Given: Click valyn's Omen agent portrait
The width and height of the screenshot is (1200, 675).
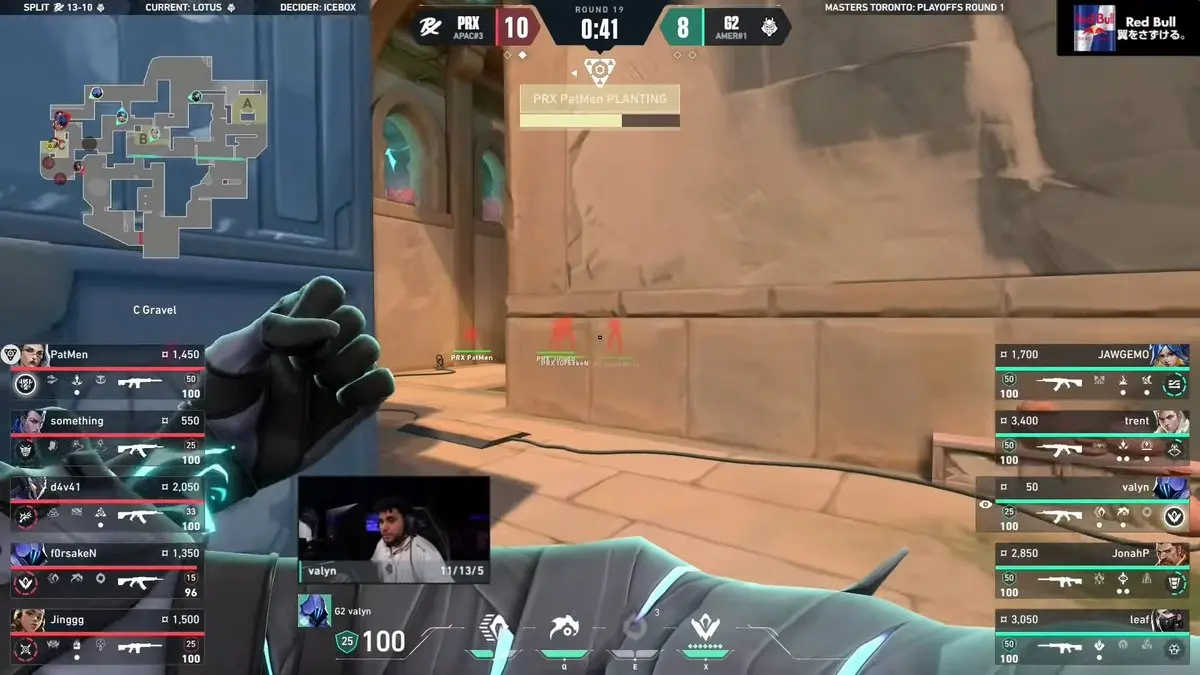Looking at the screenshot, I should (314, 610).
